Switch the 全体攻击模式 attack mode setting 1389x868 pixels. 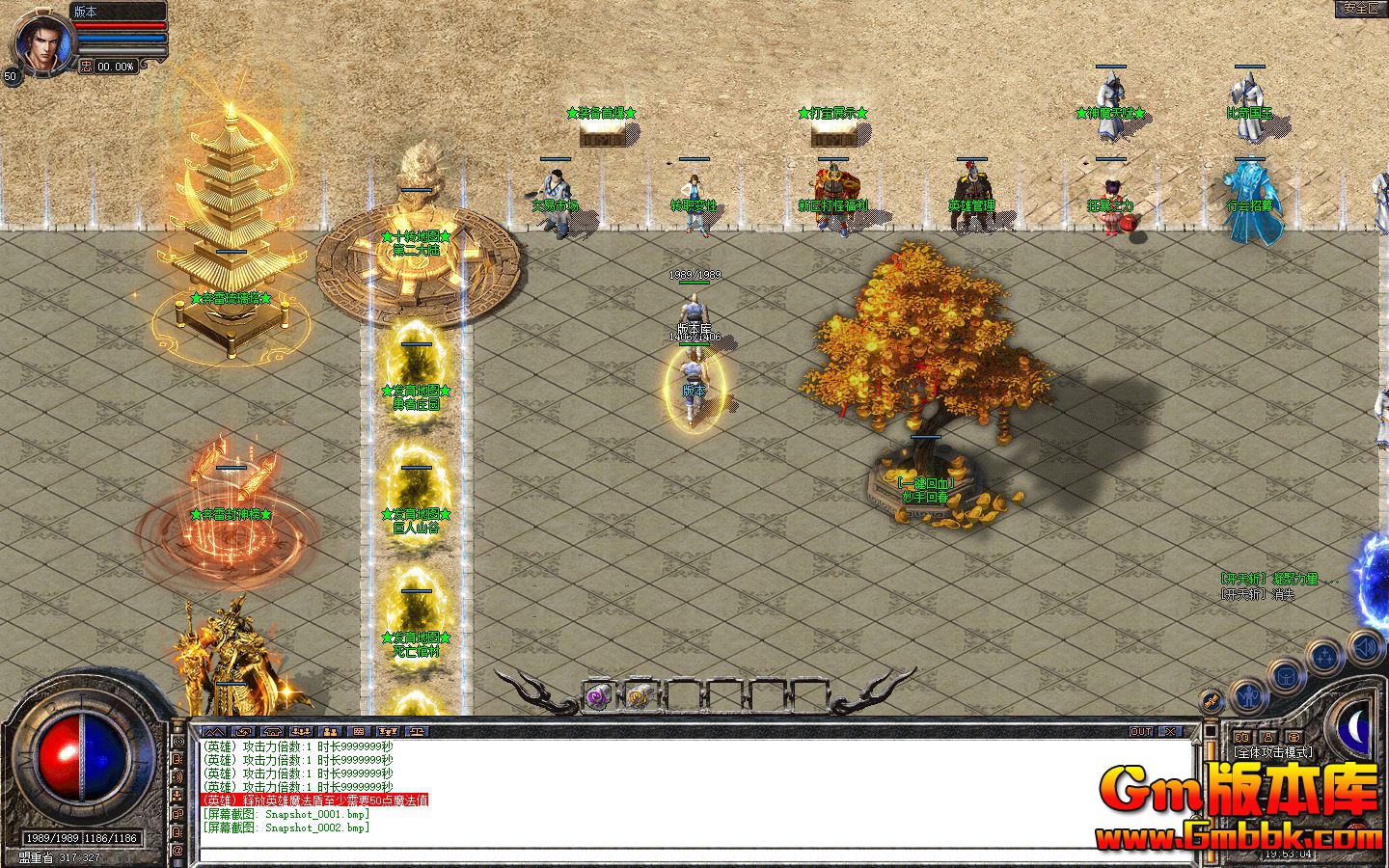tap(1270, 751)
